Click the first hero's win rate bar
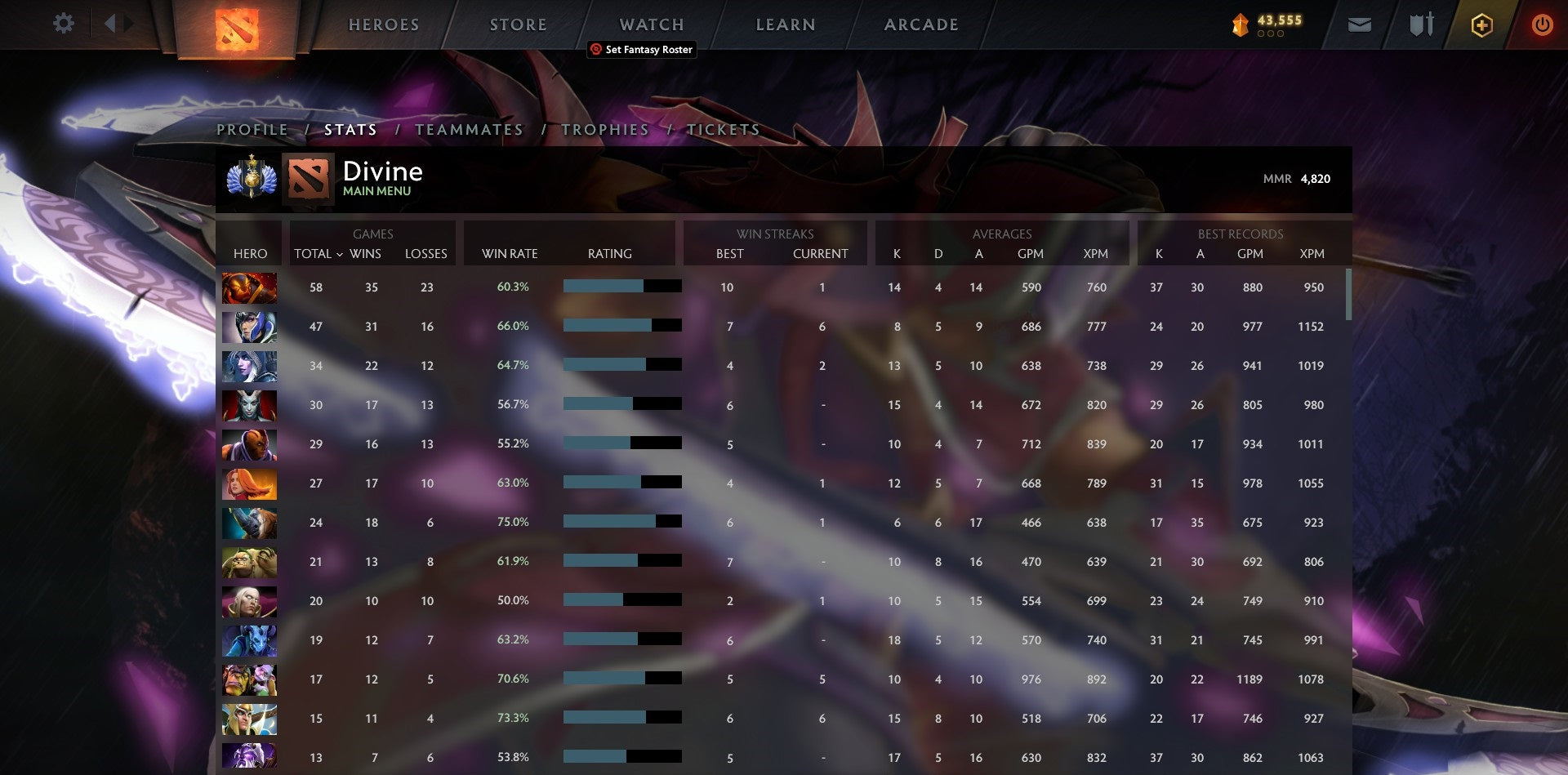Viewport: 1568px width, 775px height. point(621,287)
